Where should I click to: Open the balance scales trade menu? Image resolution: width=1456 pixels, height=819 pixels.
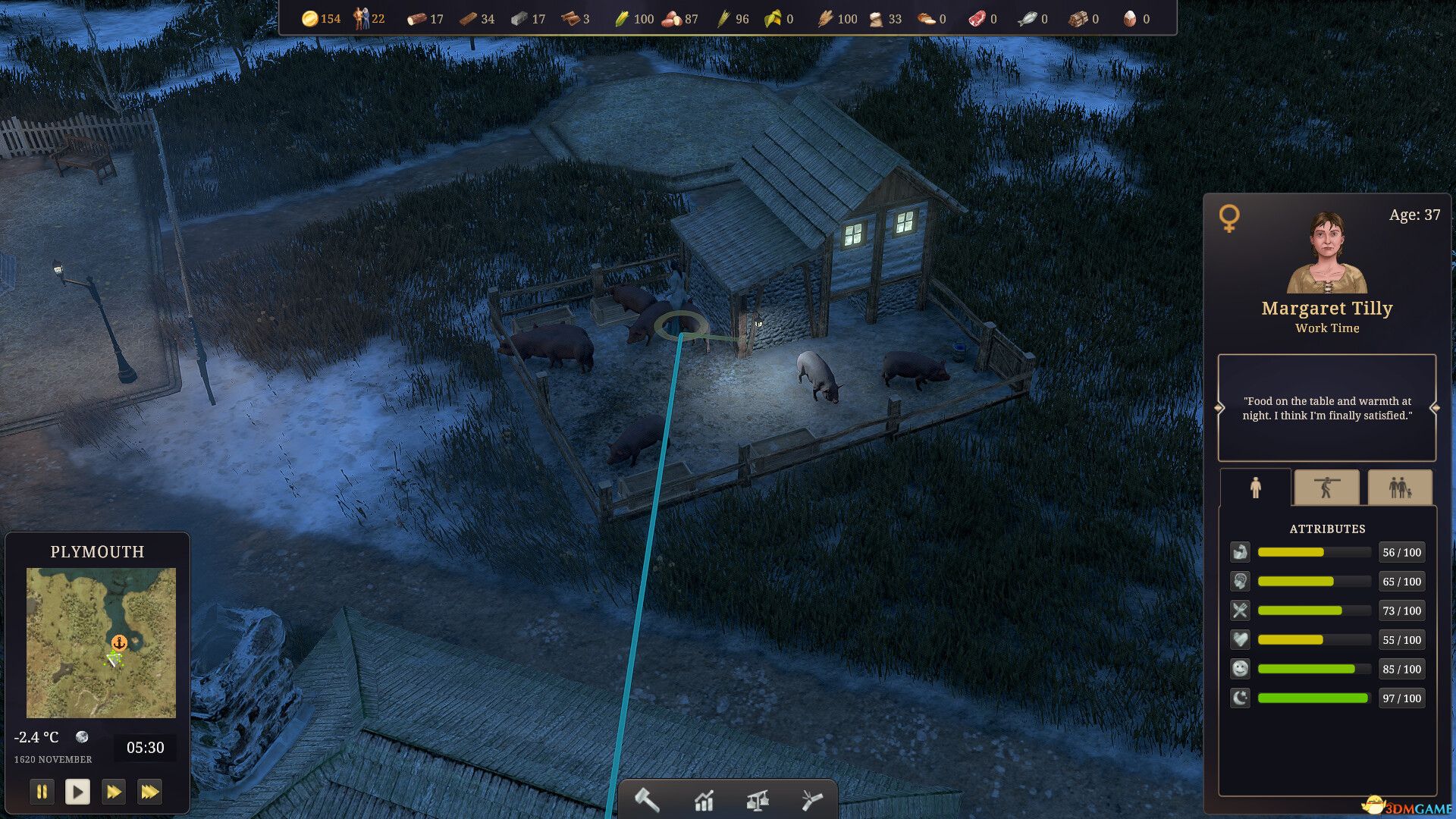click(x=758, y=800)
